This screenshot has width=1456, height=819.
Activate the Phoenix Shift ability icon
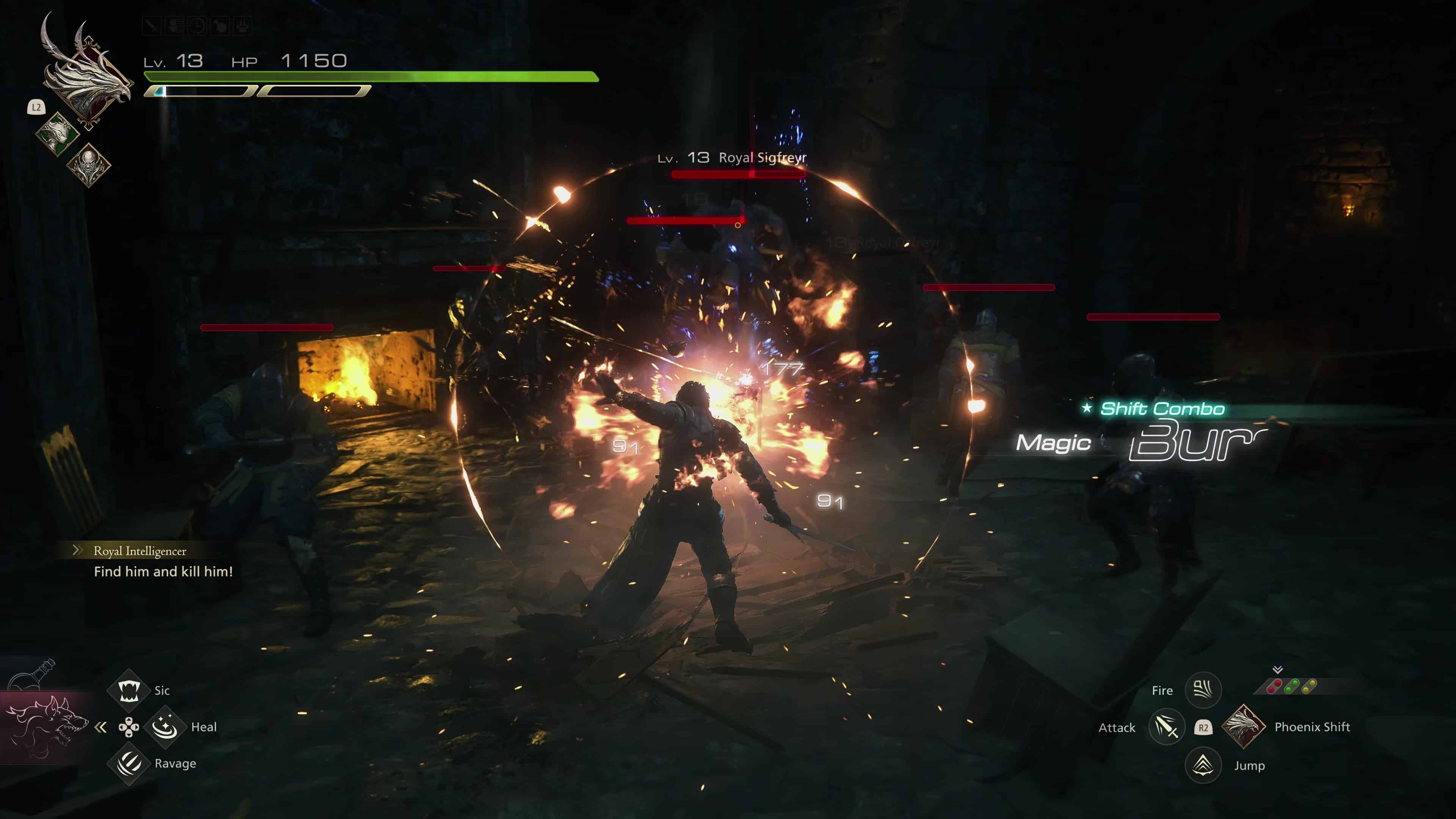1243,727
